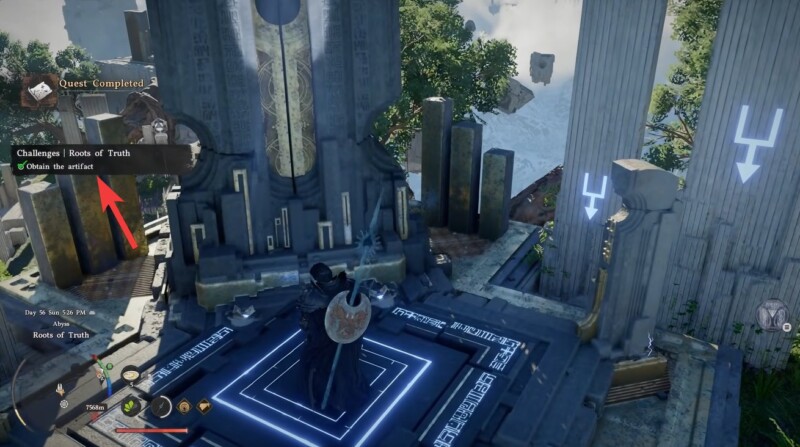The image size is (800, 447).
Task: Select the round compass gauge icon
Action: tap(160, 405)
